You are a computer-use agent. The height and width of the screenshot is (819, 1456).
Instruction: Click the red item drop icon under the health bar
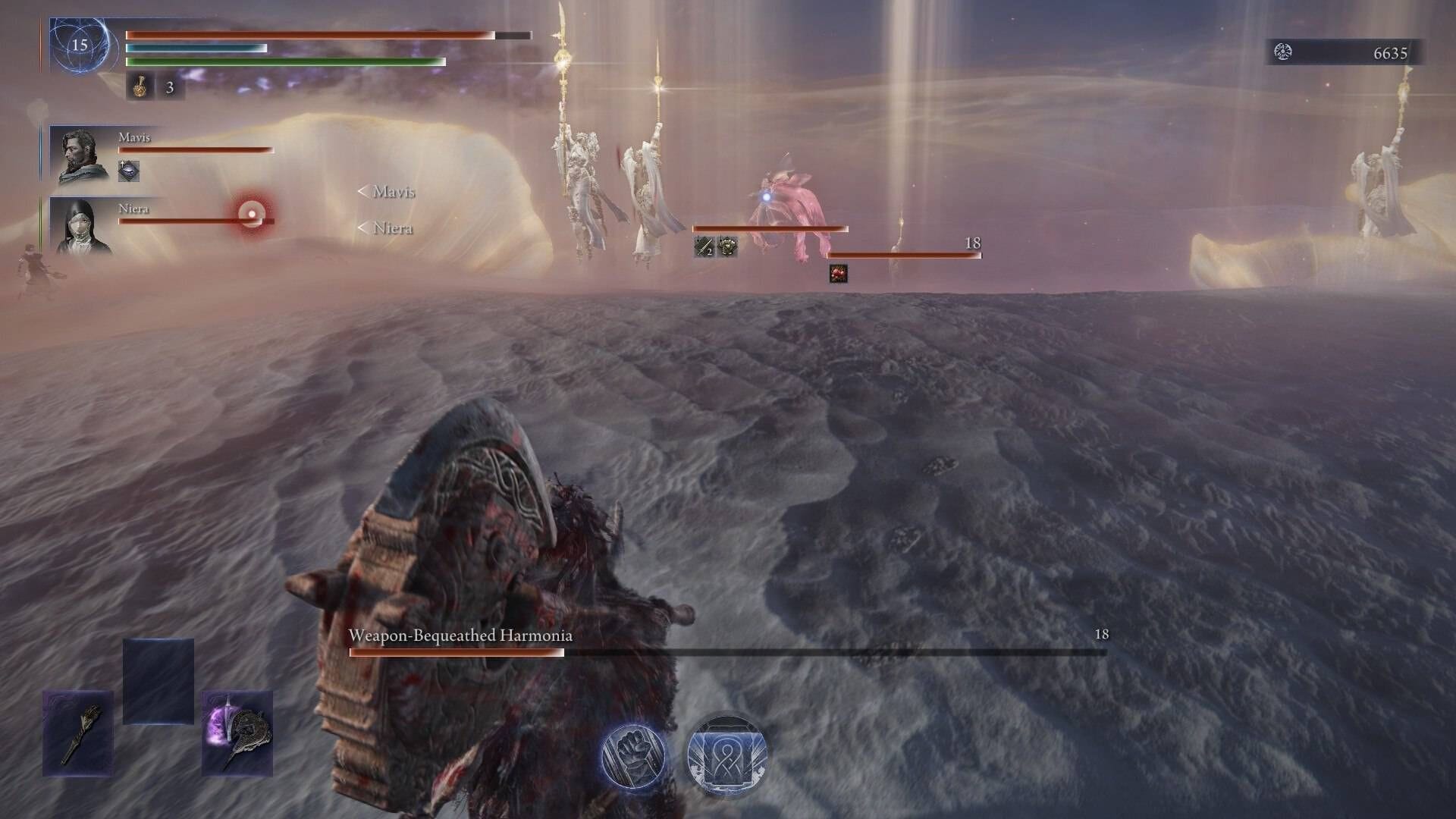[837, 272]
